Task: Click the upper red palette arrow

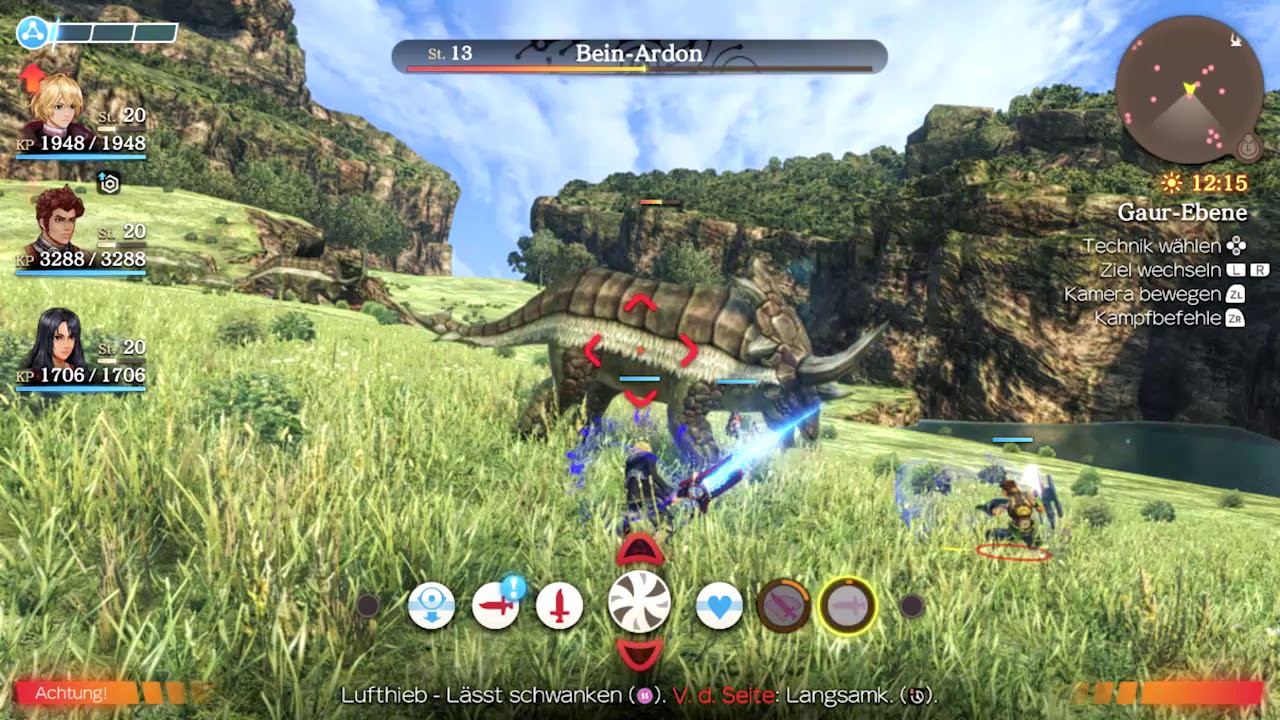Action: (x=640, y=549)
